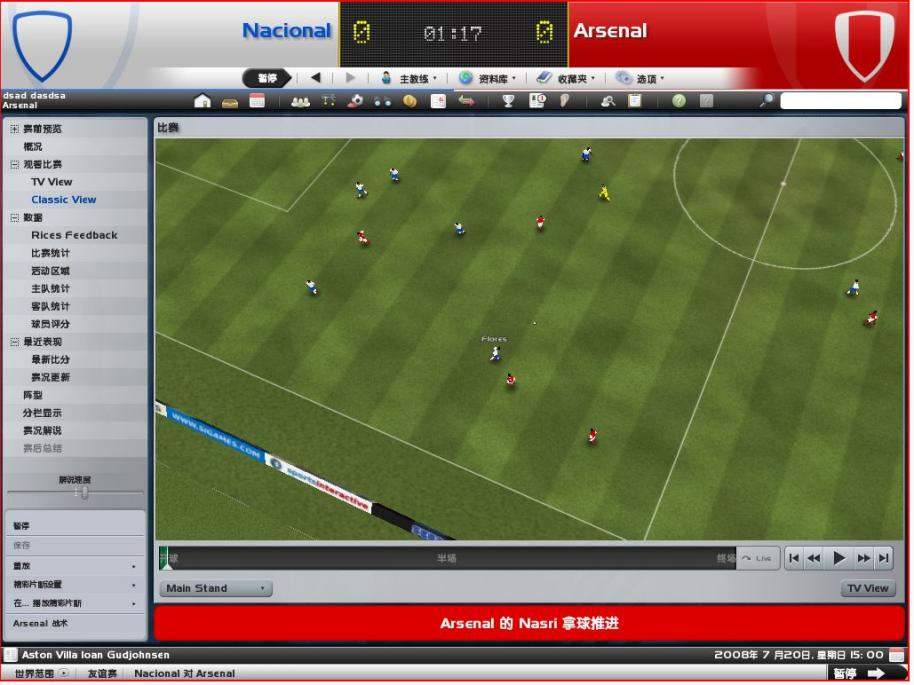Open 球员评分 player ratings
The width and height of the screenshot is (914, 685).
pyautogui.click(x=51, y=324)
